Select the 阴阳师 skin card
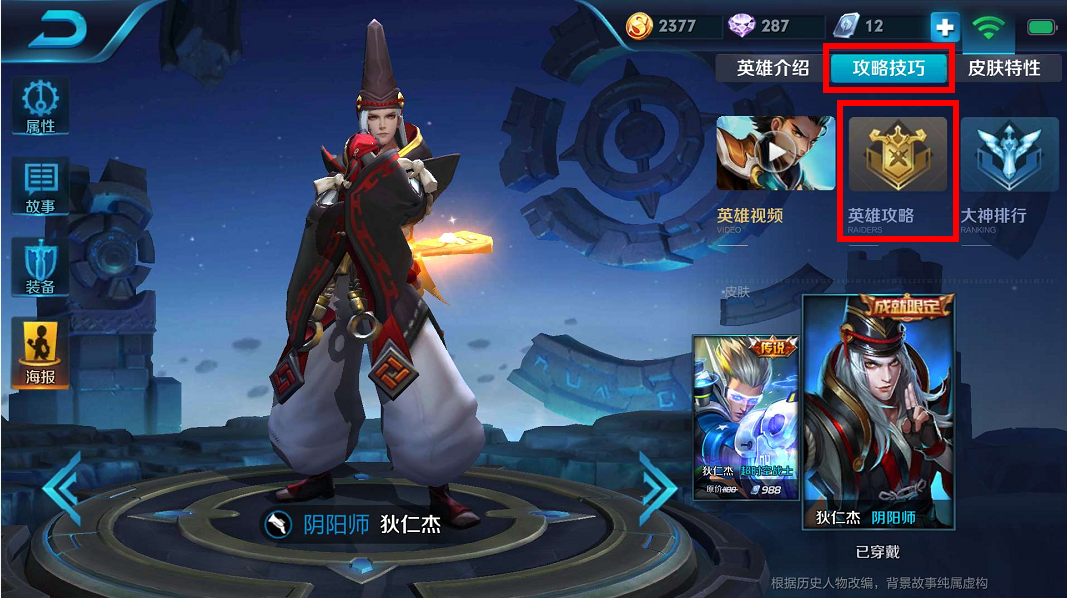This screenshot has width=1067, height=598. [878, 411]
